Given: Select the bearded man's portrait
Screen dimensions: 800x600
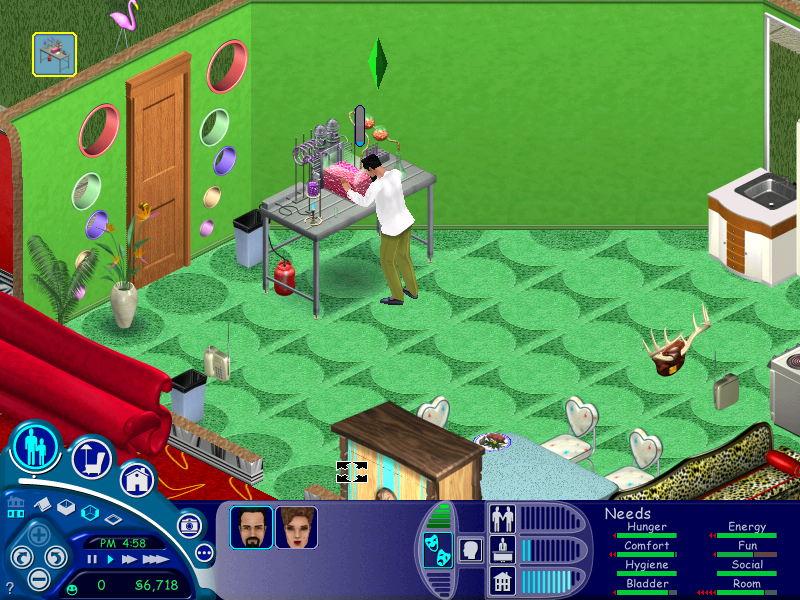Looking at the screenshot, I should point(251,527).
